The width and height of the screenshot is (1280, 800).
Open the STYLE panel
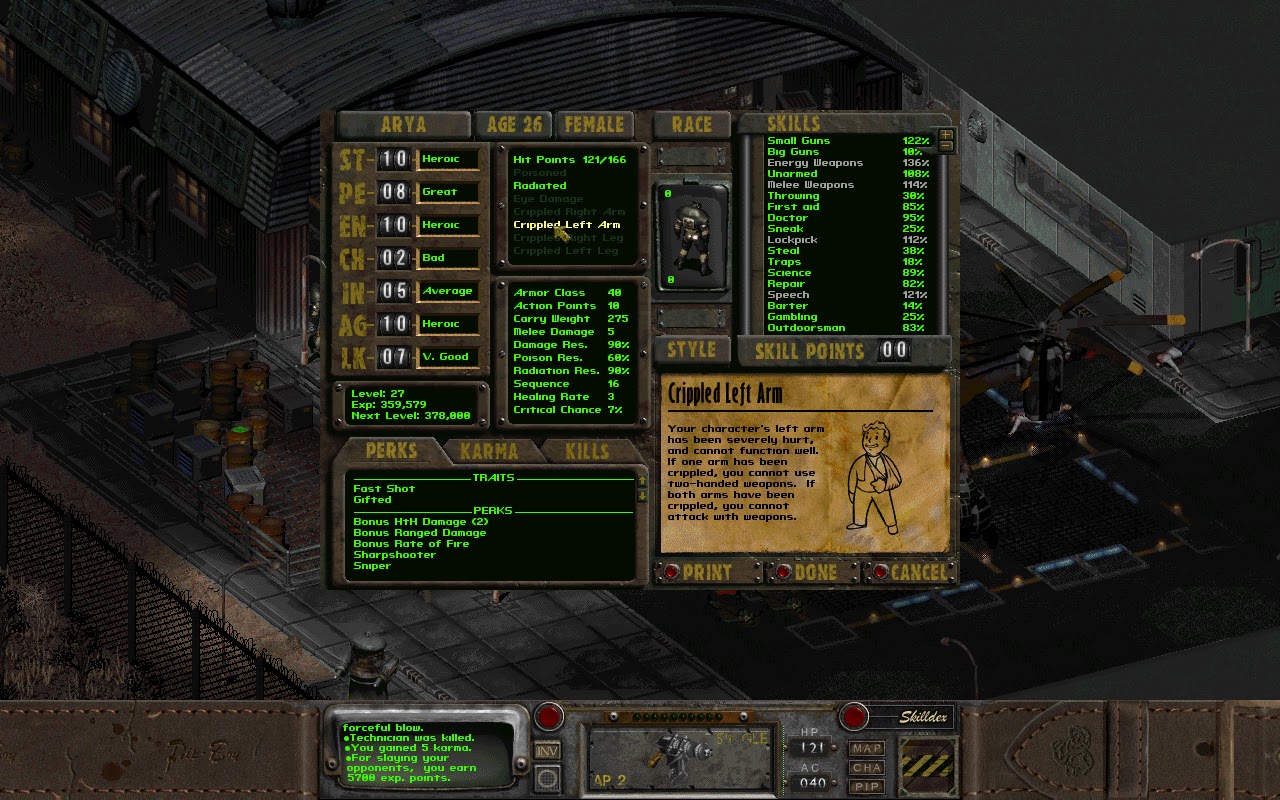[691, 349]
